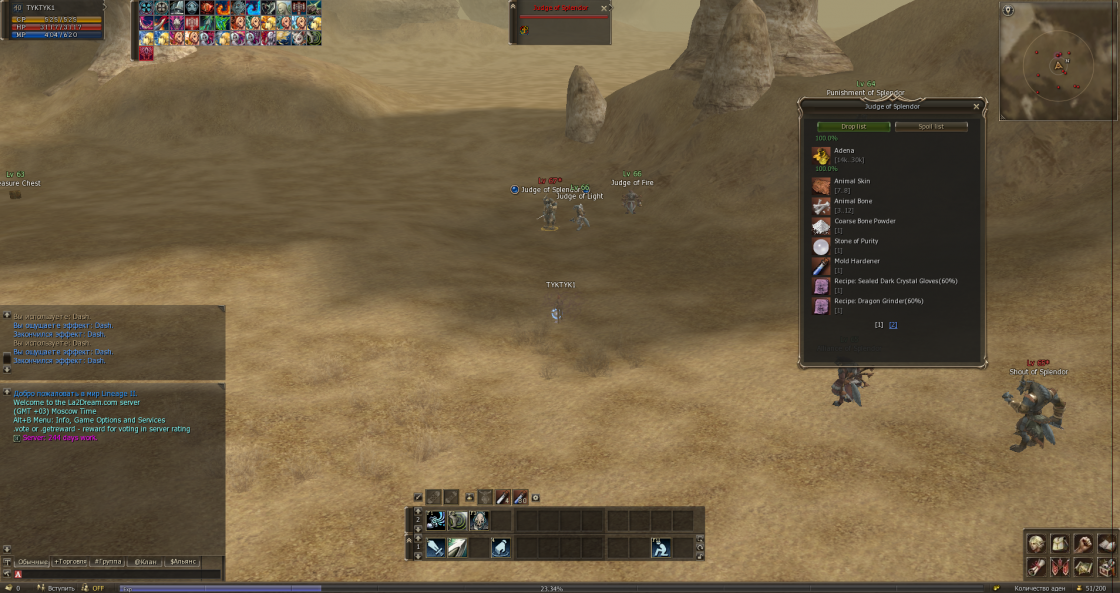Activate the sit/rest action on hotbar
This screenshot has height=593, width=1120.
point(661,548)
